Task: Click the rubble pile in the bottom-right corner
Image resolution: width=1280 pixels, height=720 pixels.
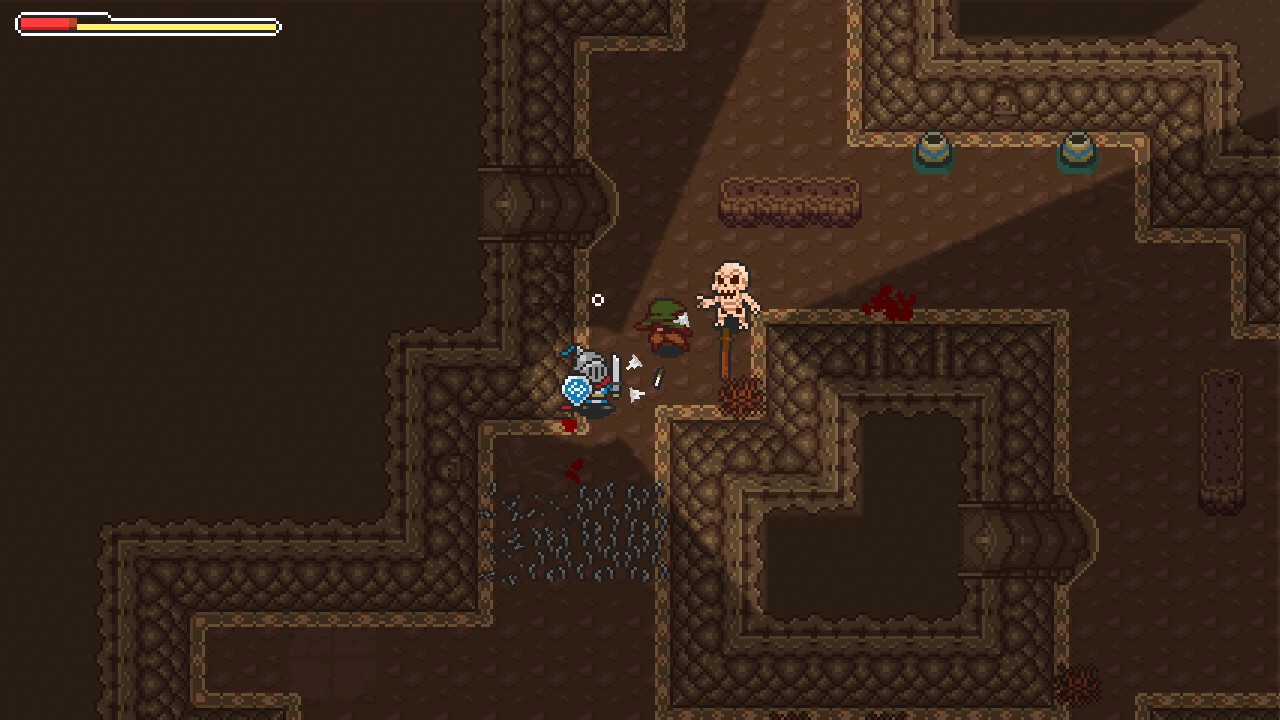Action: pyautogui.click(x=1078, y=685)
